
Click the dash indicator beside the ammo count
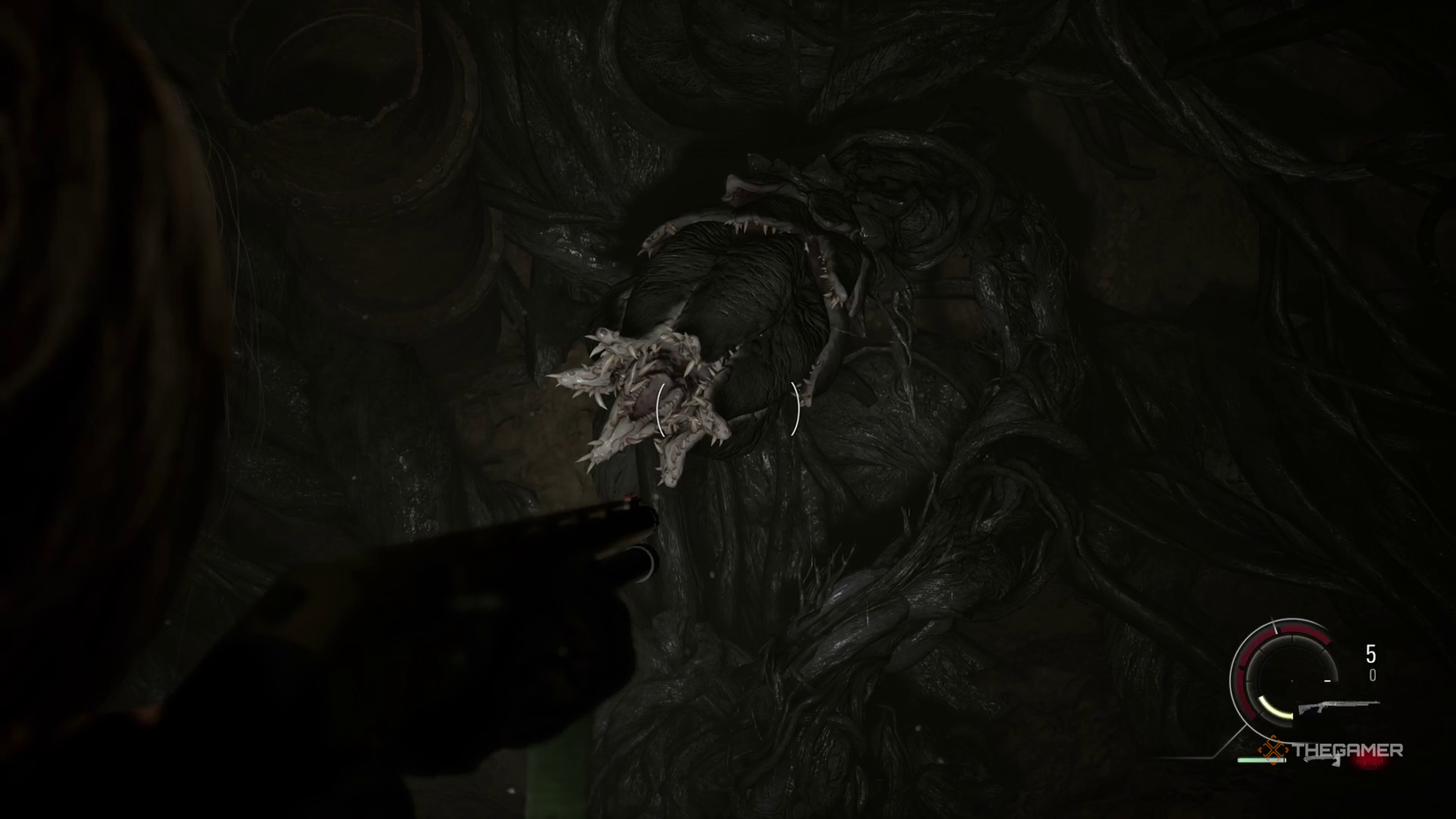pos(1327,680)
